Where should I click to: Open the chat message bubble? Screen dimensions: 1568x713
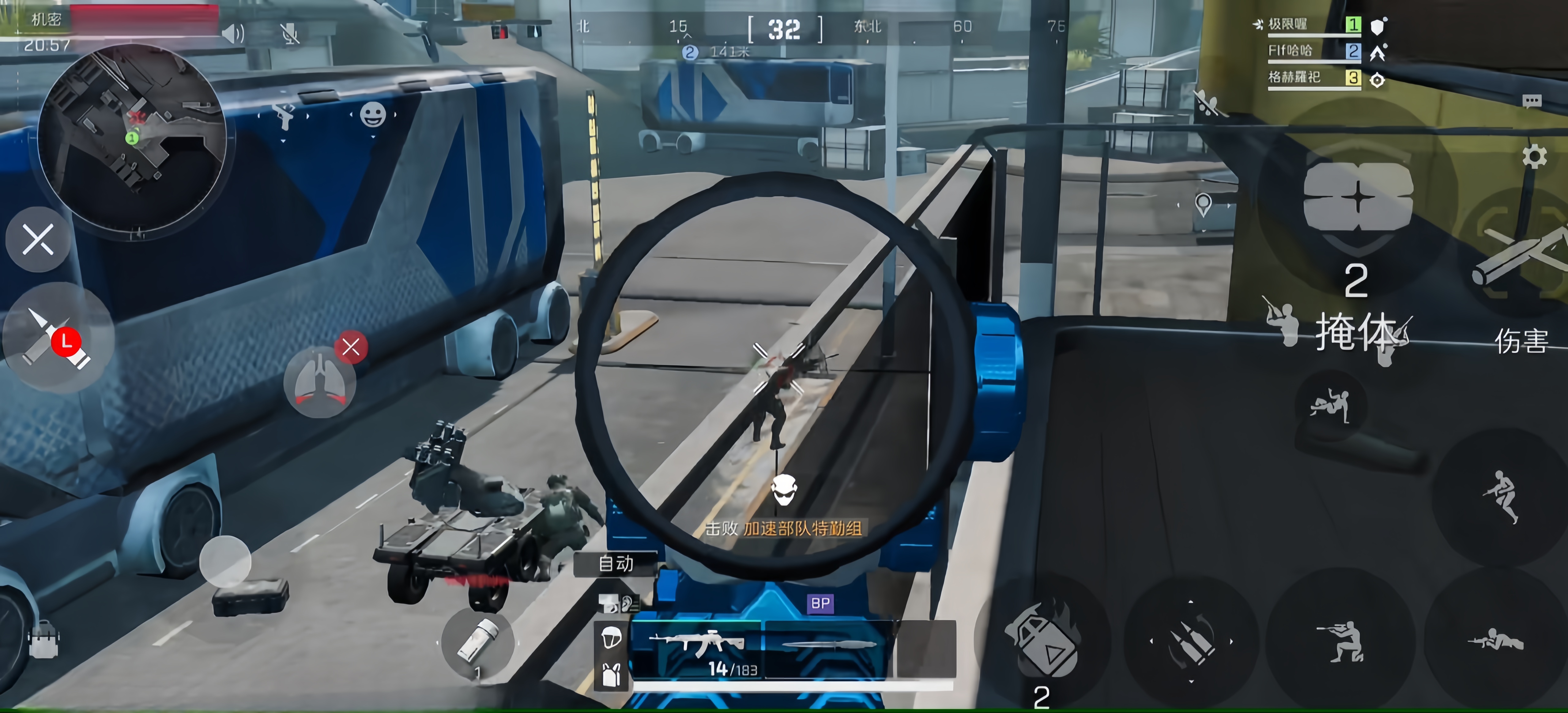point(1532,101)
